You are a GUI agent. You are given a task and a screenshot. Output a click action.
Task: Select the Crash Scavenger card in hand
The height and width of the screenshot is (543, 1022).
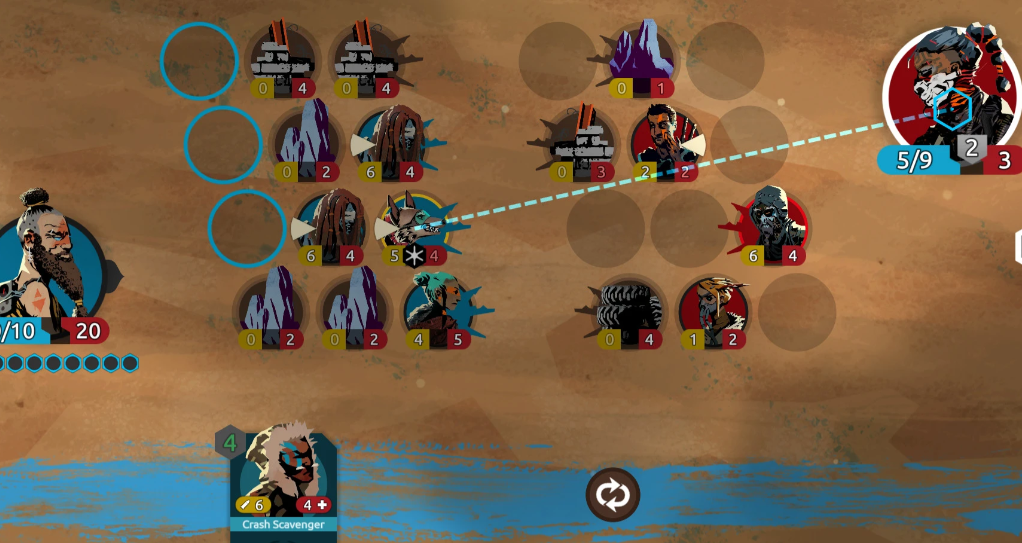(x=284, y=478)
